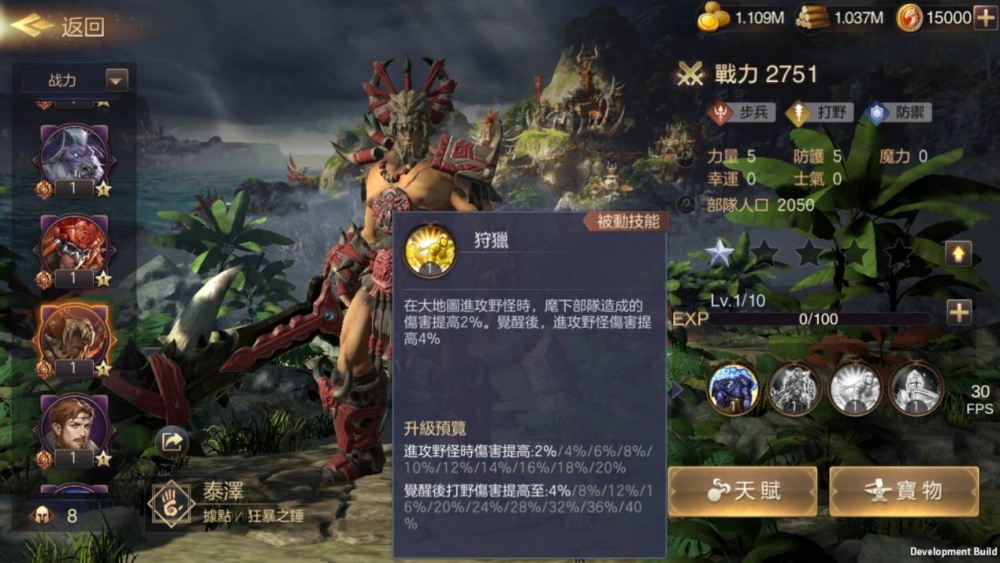Add hero EXP with the plus button
This screenshot has height=563, width=1000.
(958, 312)
